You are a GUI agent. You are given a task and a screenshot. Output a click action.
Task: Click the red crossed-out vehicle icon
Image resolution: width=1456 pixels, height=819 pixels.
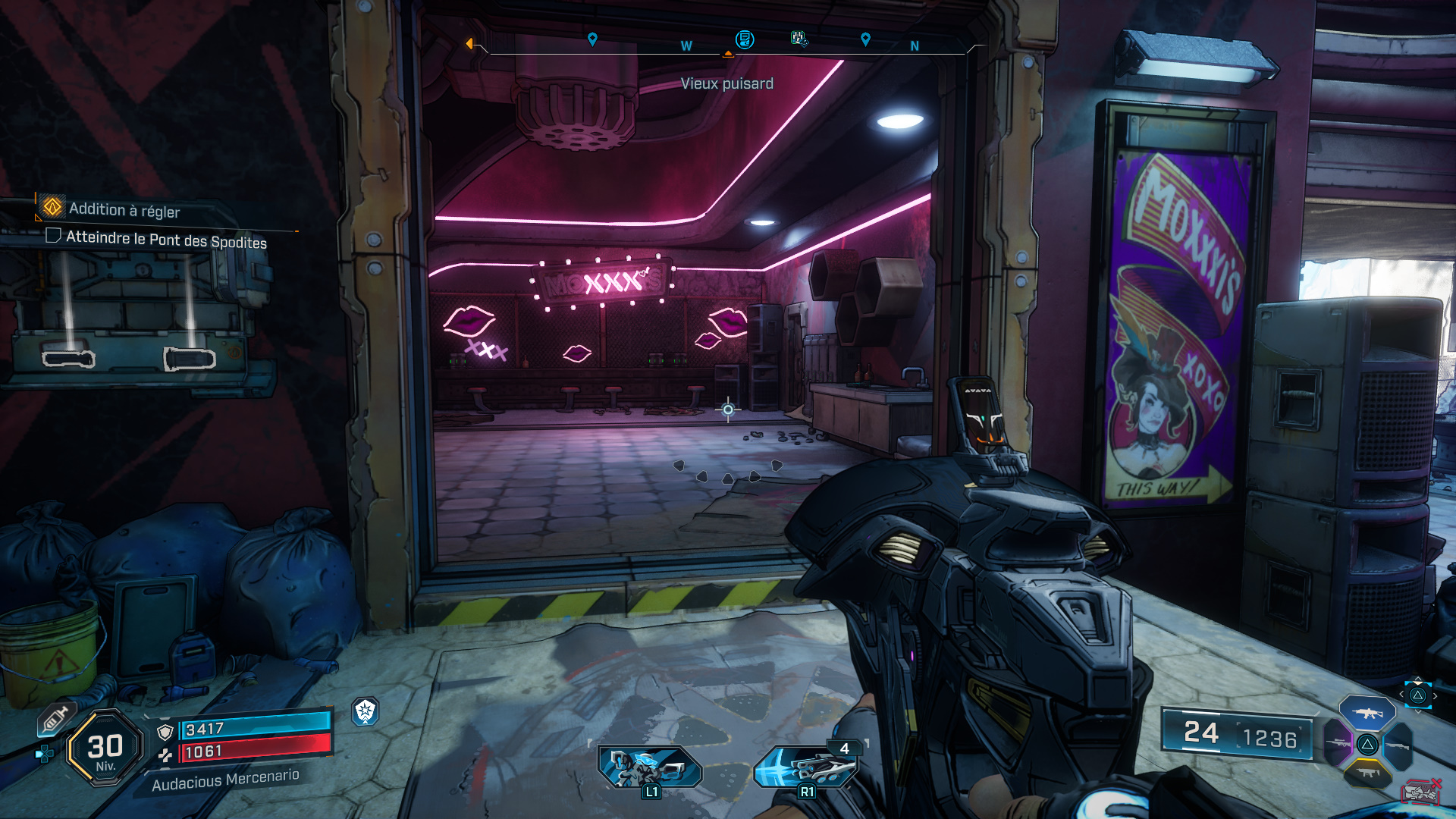pyautogui.click(x=1420, y=791)
